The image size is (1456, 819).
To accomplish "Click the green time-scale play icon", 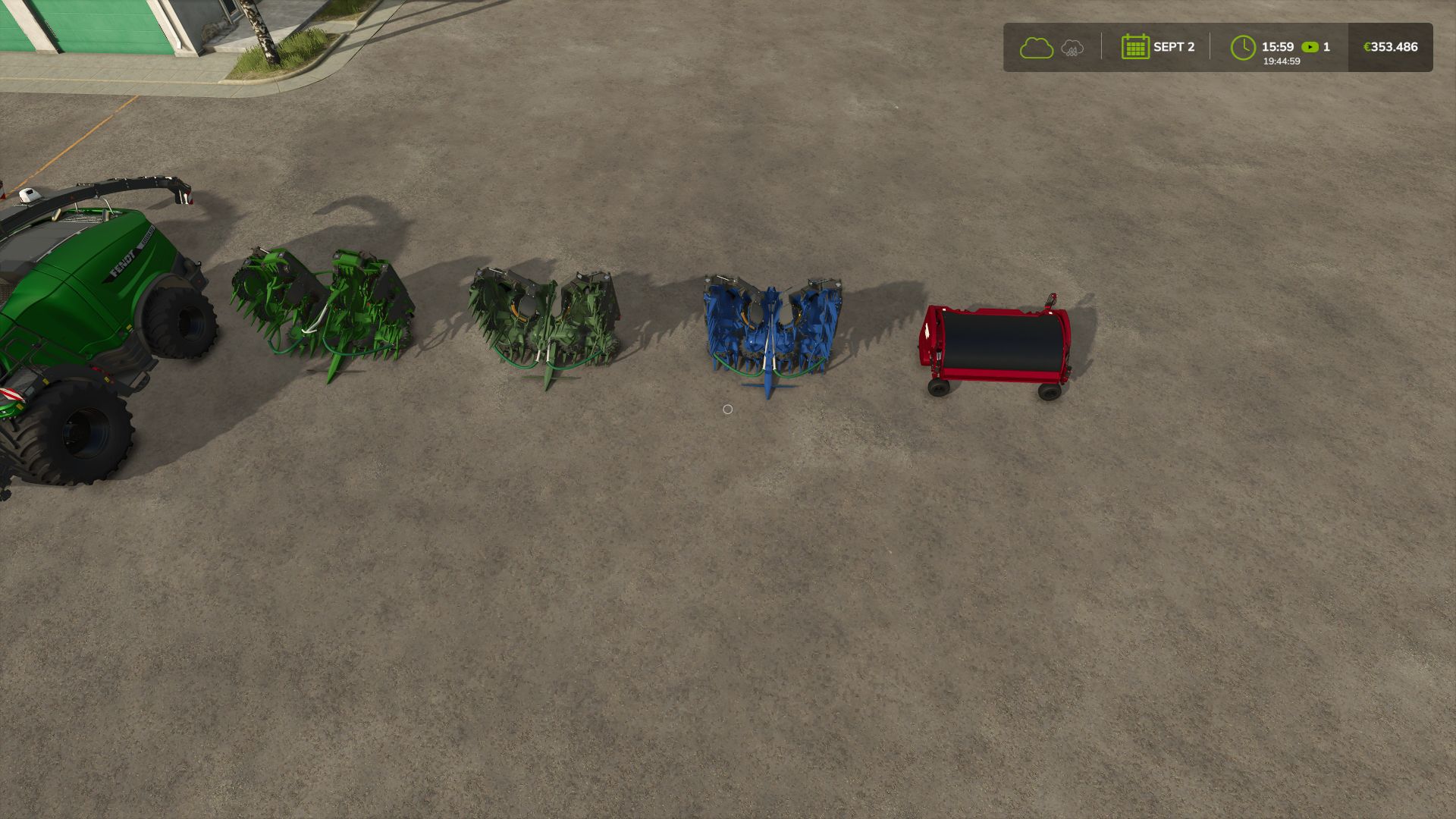I will pyautogui.click(x=1310, y=46).
